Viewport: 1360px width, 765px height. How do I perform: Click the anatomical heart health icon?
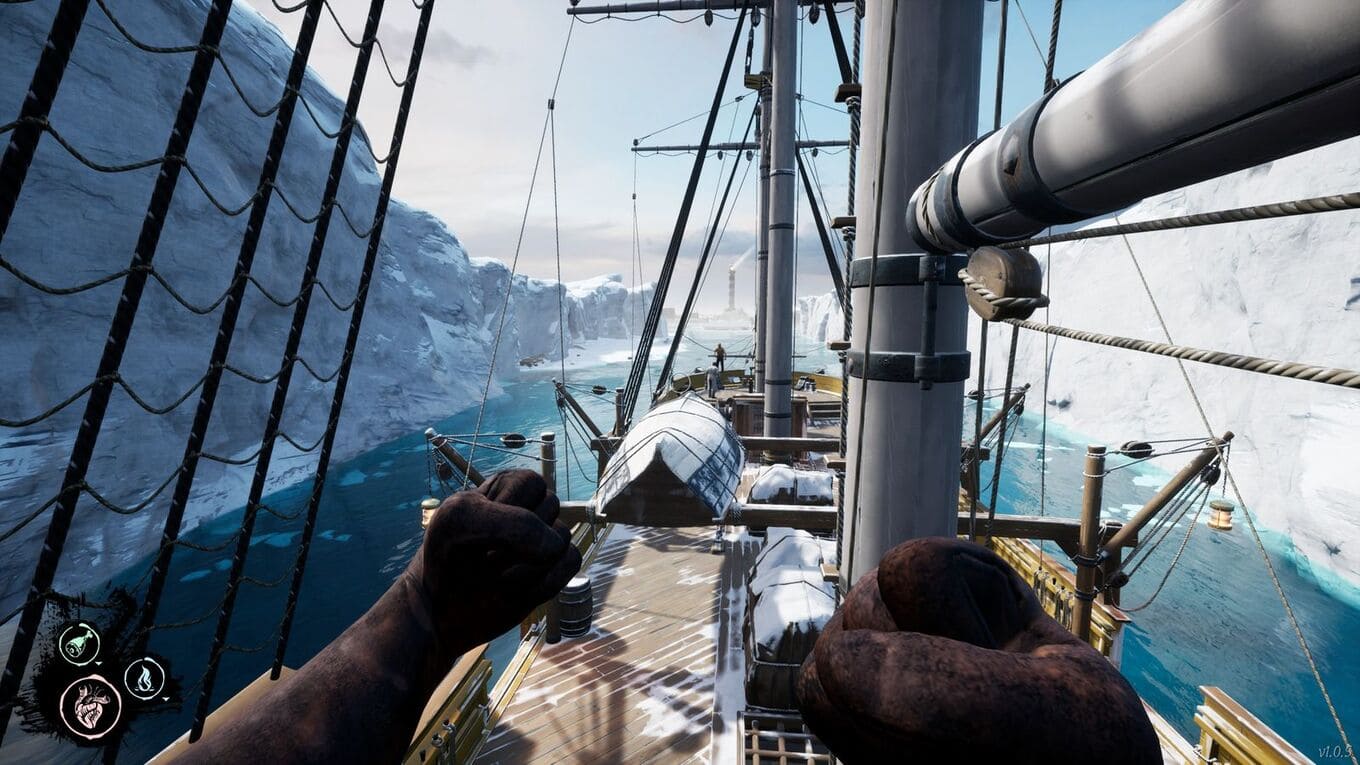click(90, 706)
